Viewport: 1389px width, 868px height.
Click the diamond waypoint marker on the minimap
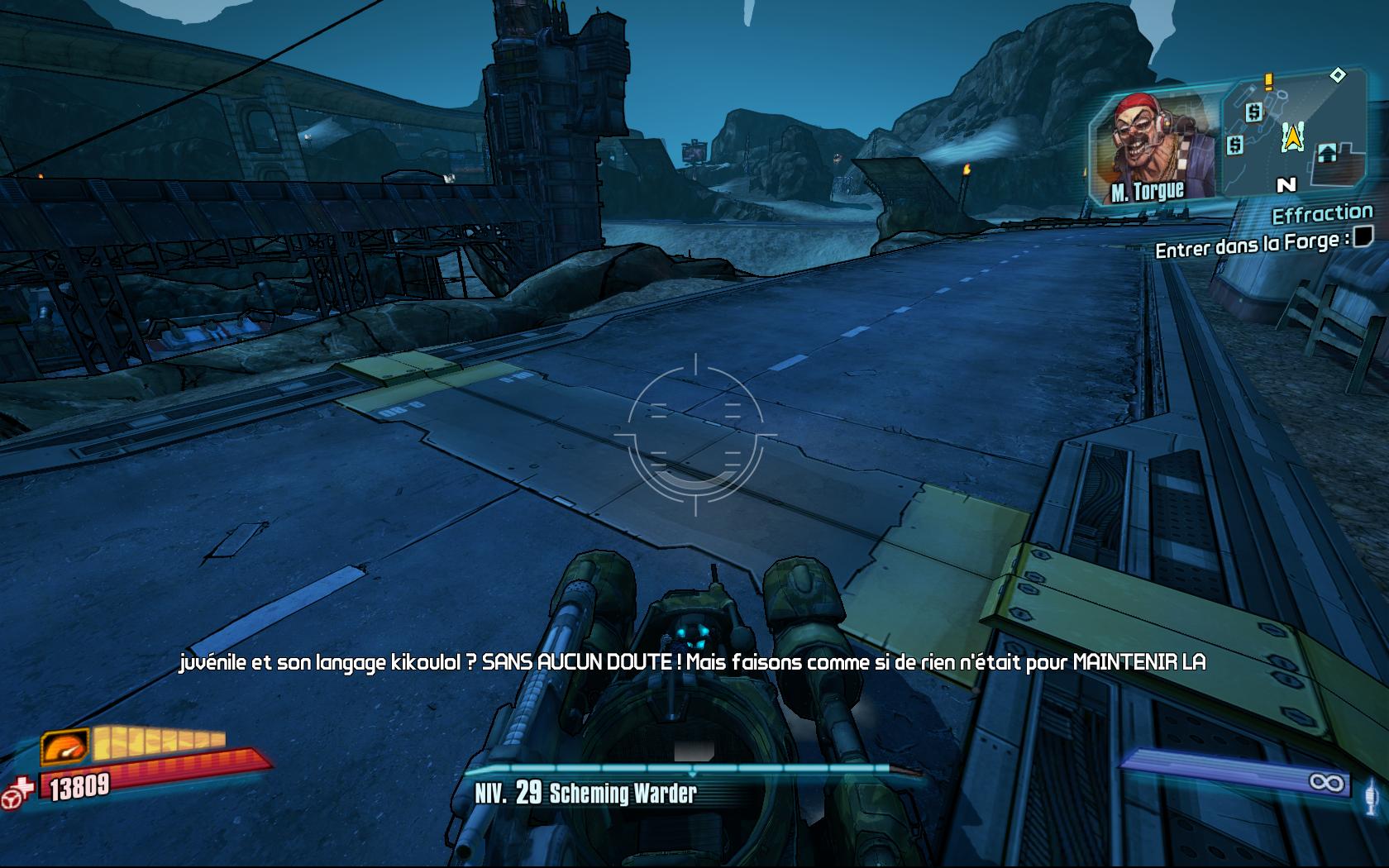pyautogui.click(x=1337, y=75)
